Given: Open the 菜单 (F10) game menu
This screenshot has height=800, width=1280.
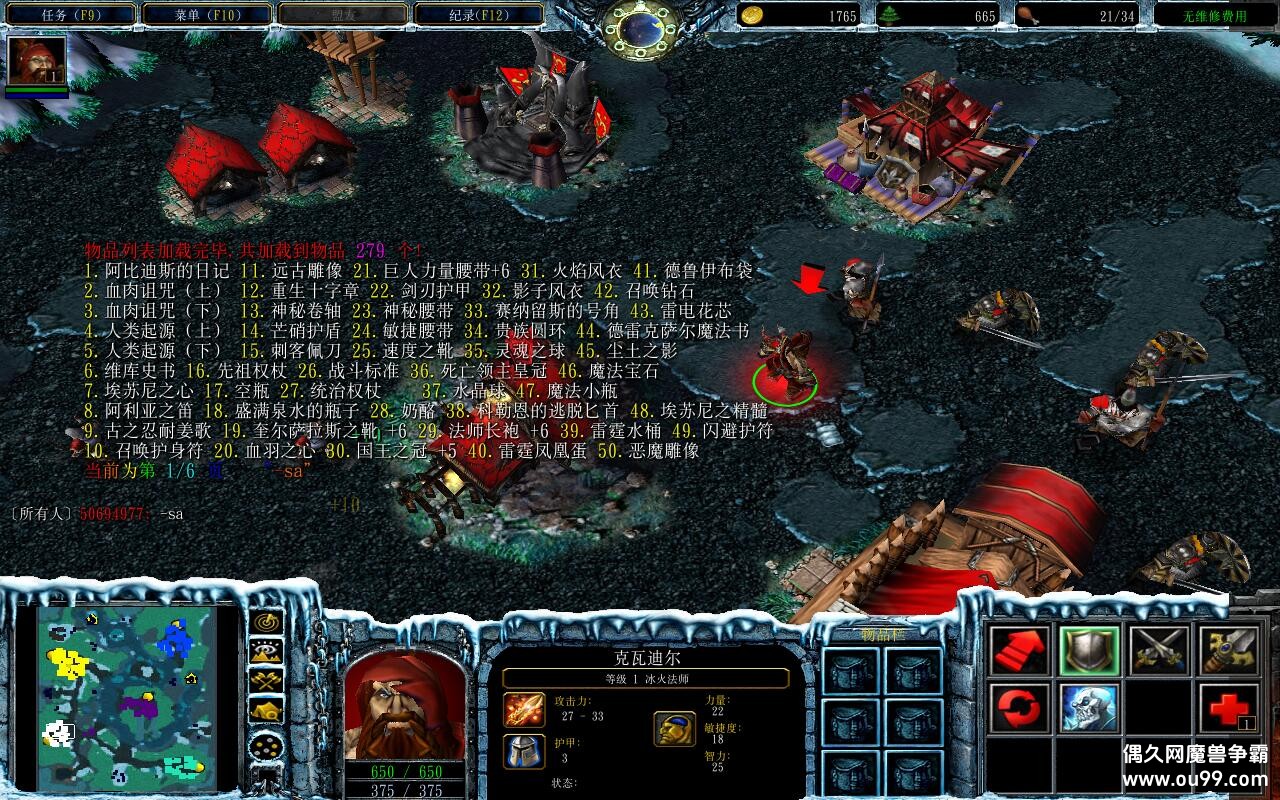Looking at the screenshot, I should [x=205, y=15].
